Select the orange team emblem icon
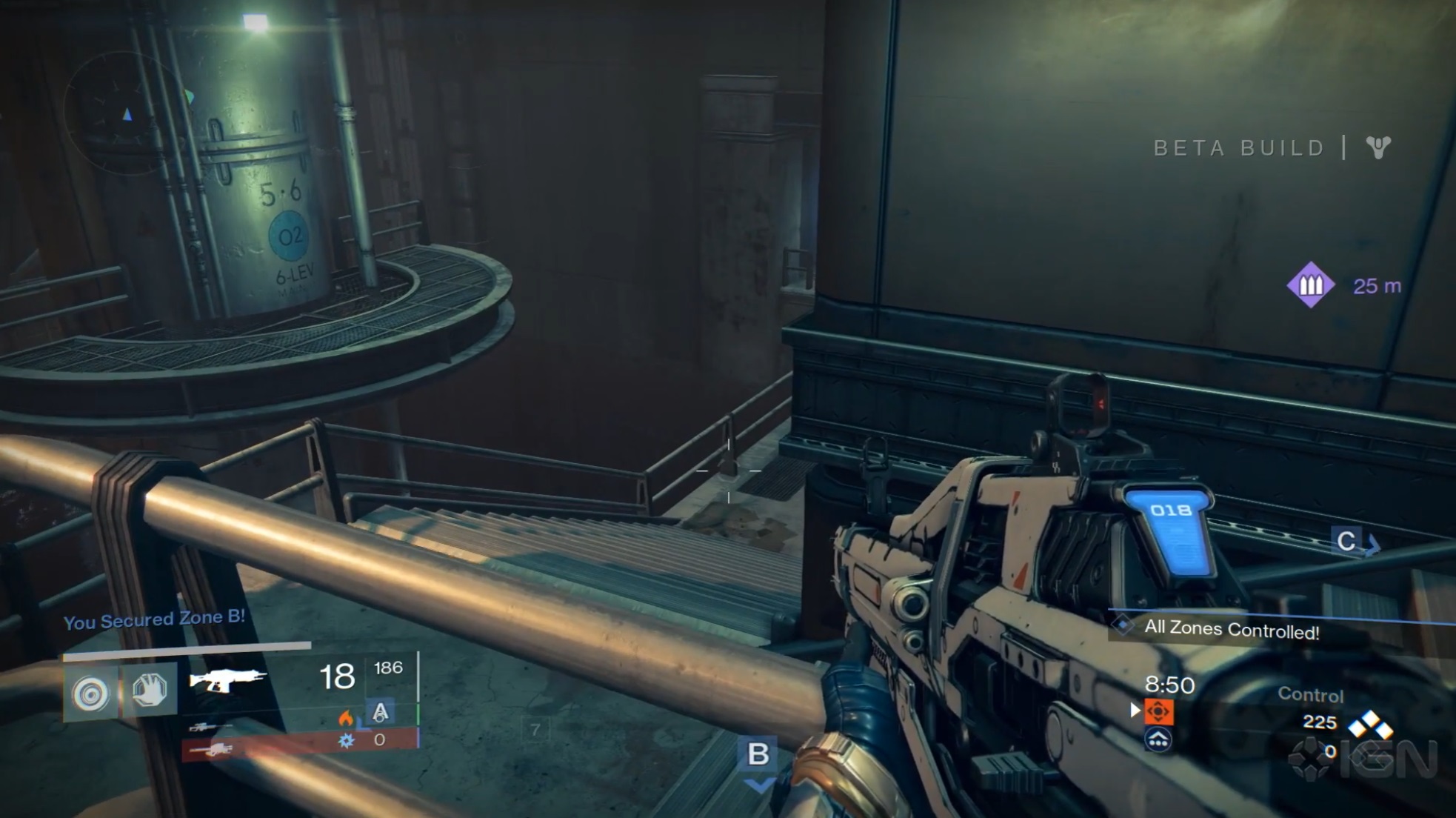This screenshot has width=1456, height=818. 1158,711
